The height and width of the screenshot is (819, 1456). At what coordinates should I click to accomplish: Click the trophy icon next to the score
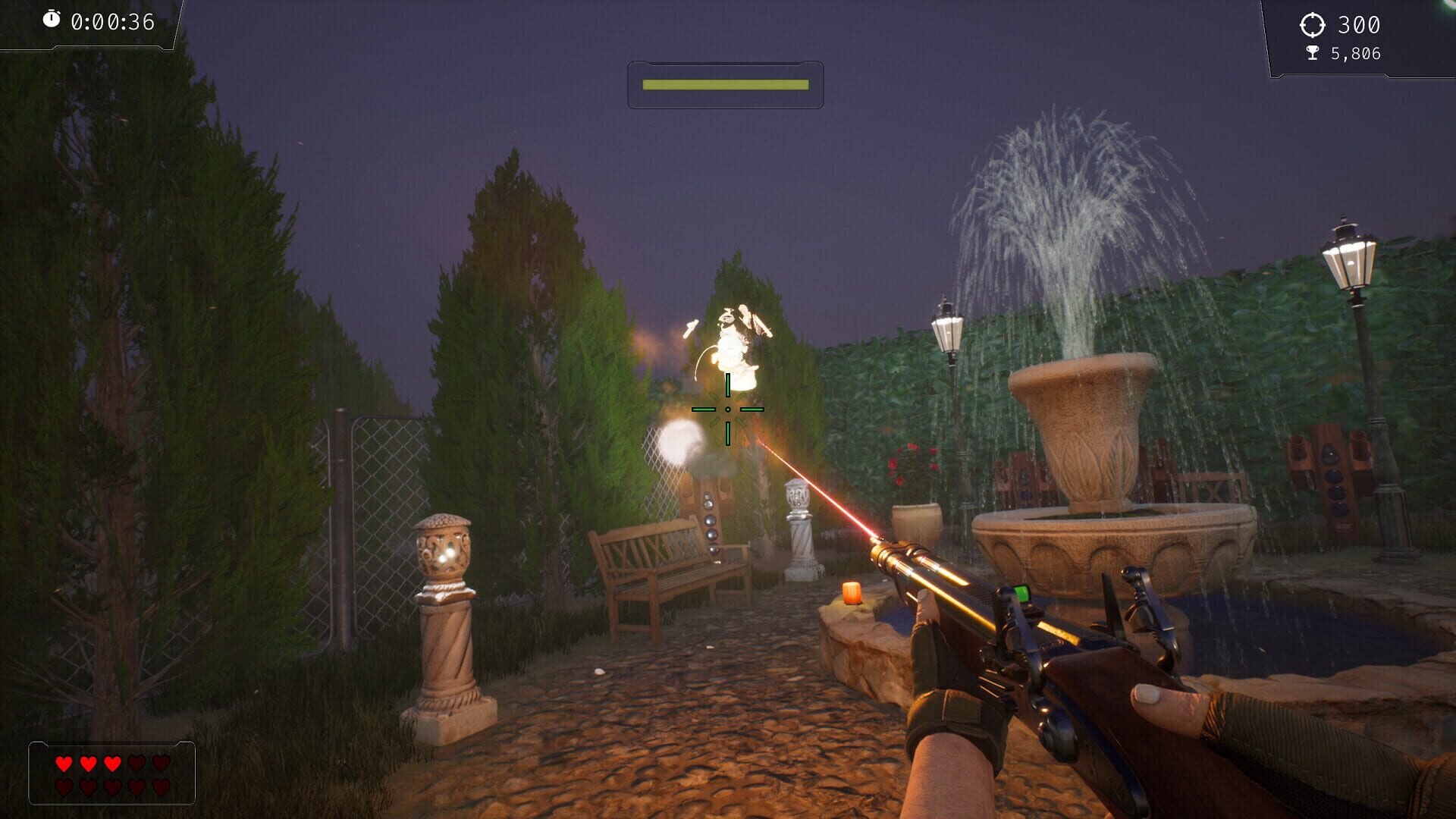1313,53
